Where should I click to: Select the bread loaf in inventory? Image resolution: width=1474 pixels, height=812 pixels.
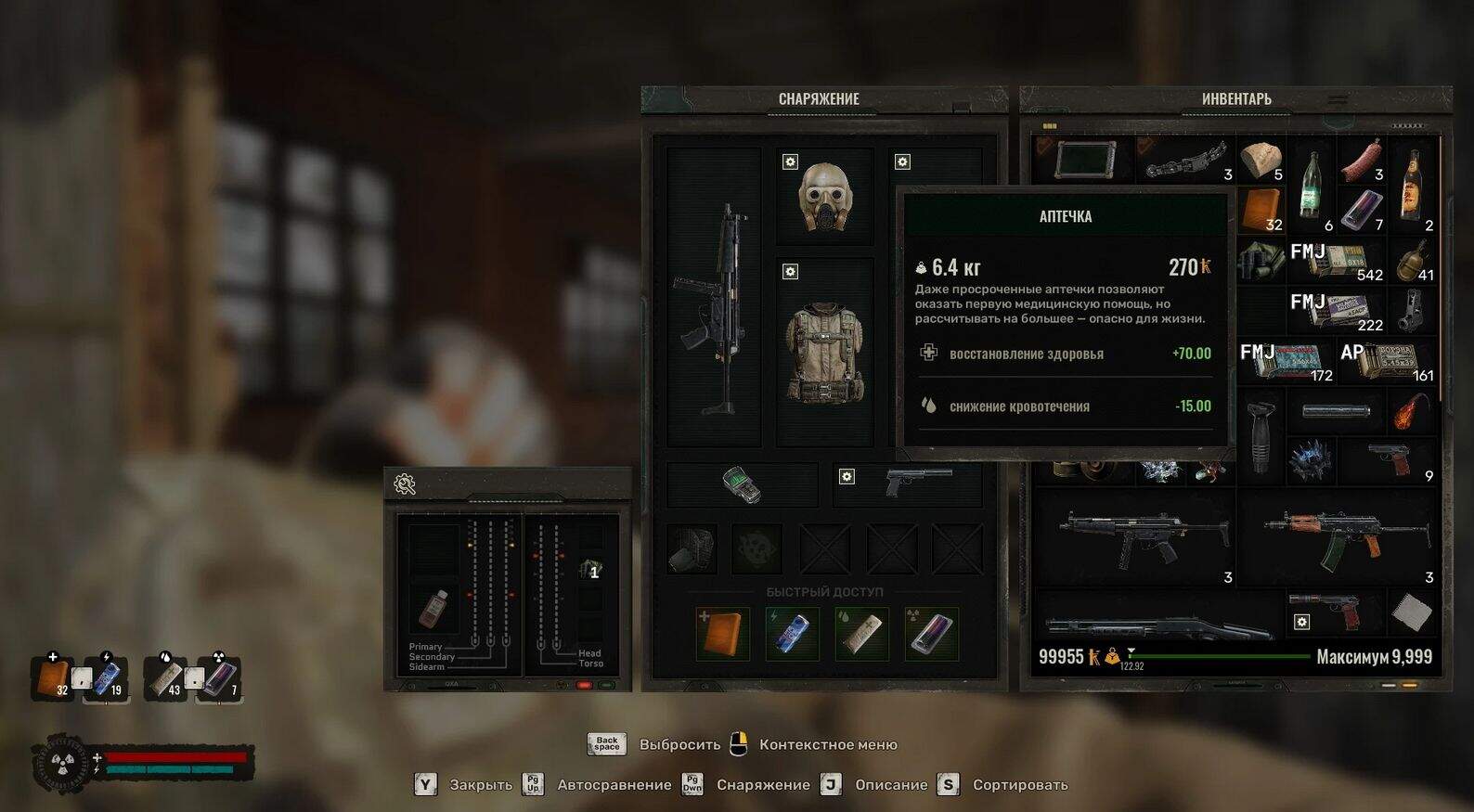(x=1261, y=160)
